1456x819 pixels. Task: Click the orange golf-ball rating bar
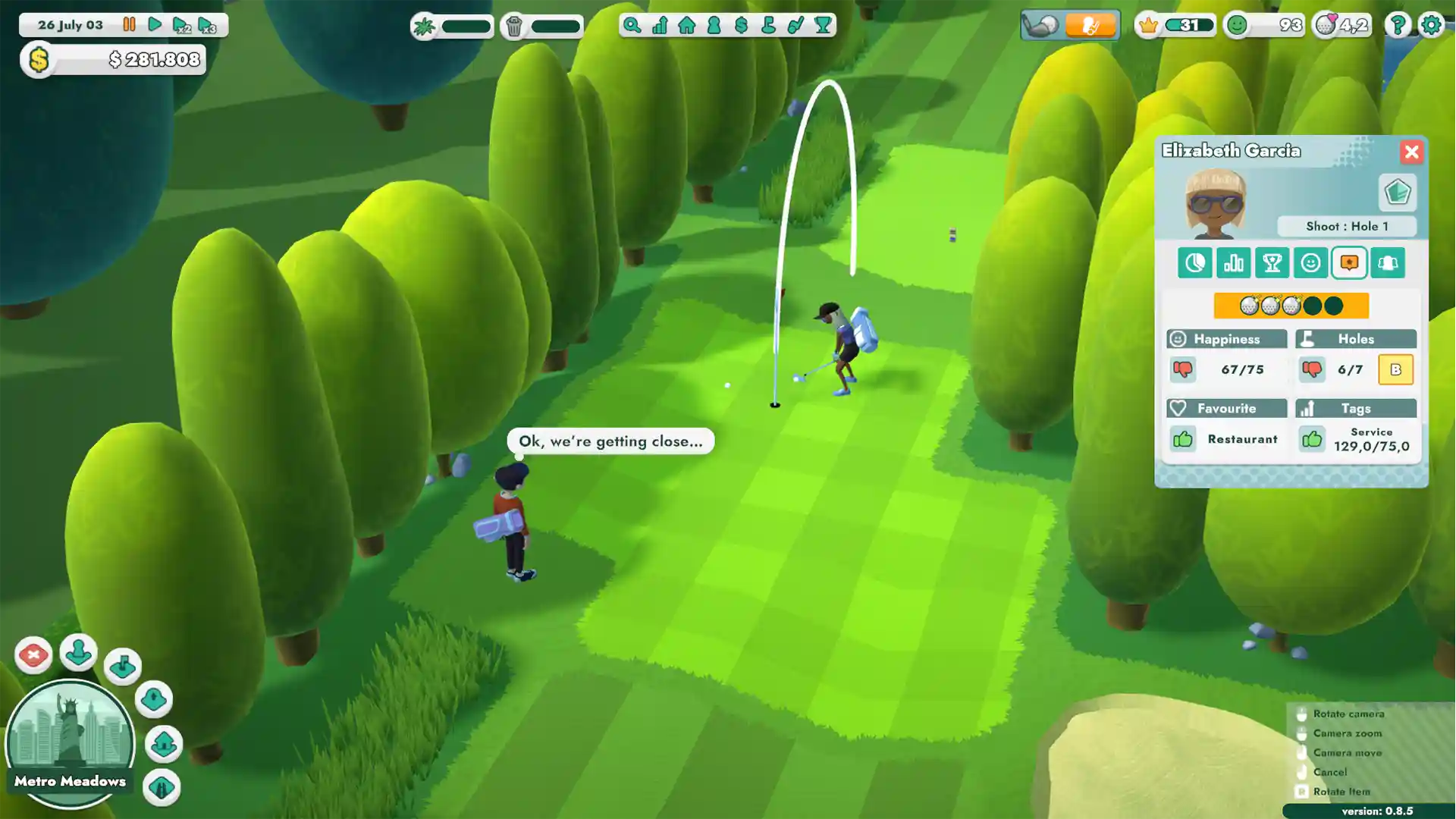pos(1291,306)
